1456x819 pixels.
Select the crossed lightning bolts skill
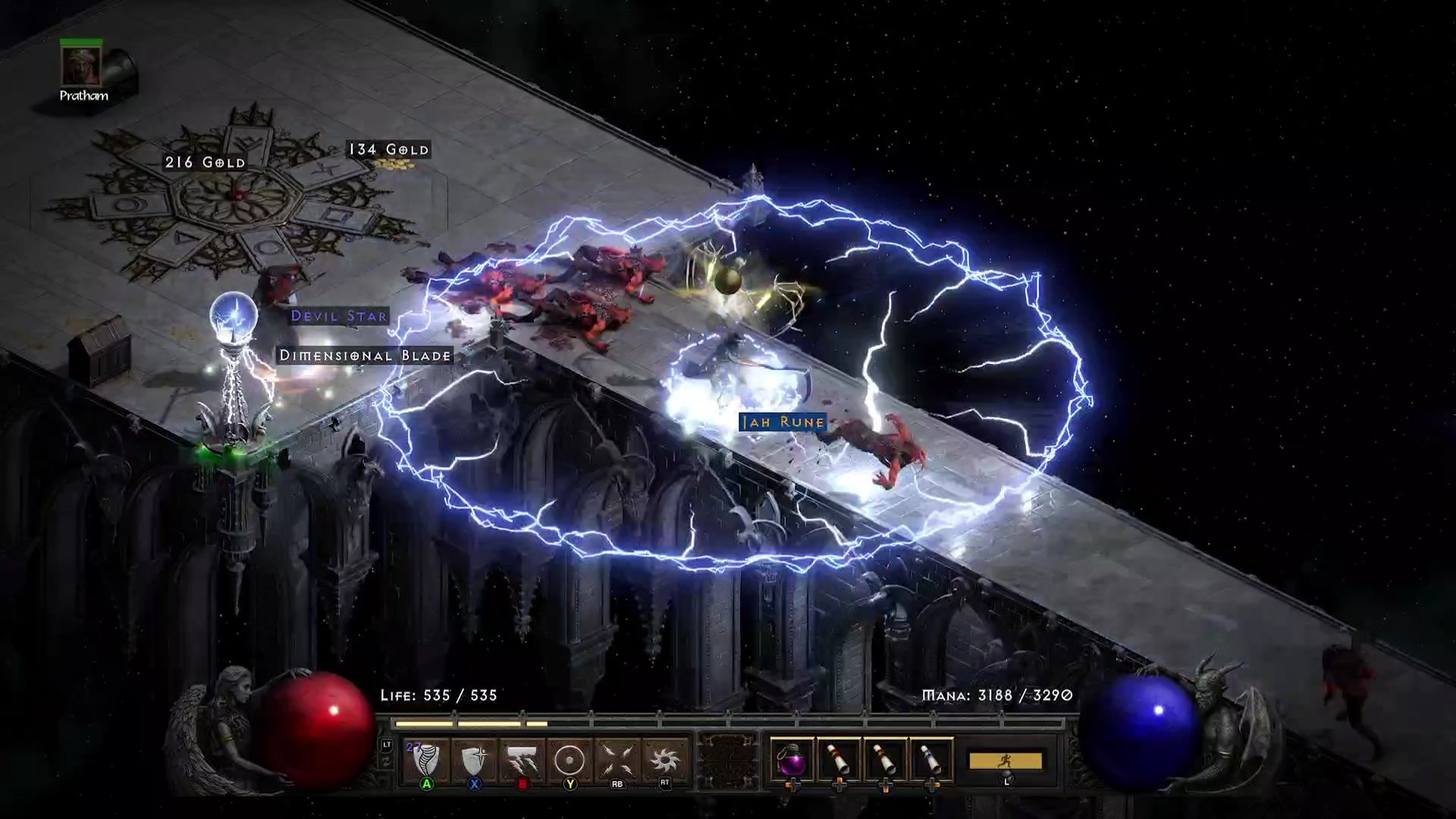click(617, 760)
